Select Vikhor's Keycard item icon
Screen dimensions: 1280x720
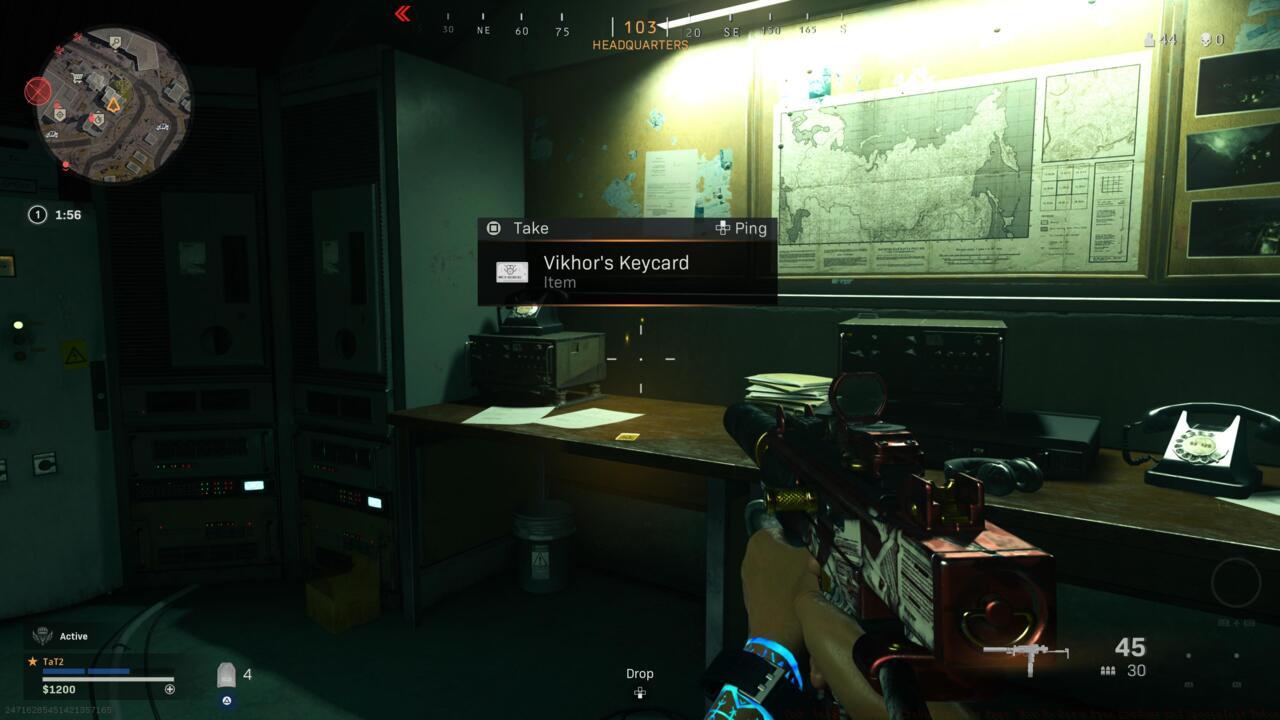514,271
